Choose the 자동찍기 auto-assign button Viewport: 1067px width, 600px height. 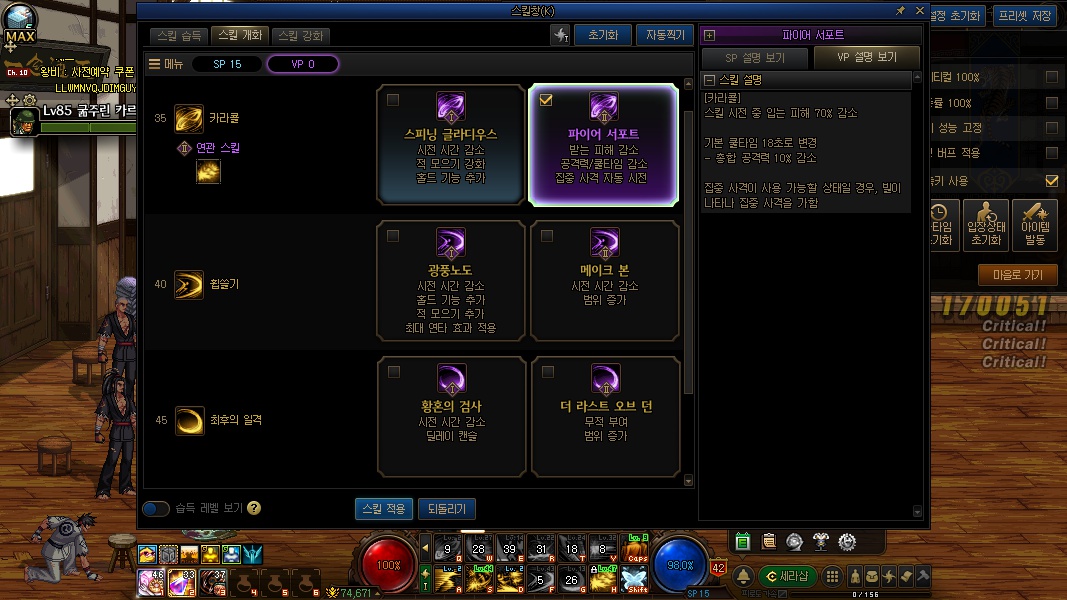(663, 35)
